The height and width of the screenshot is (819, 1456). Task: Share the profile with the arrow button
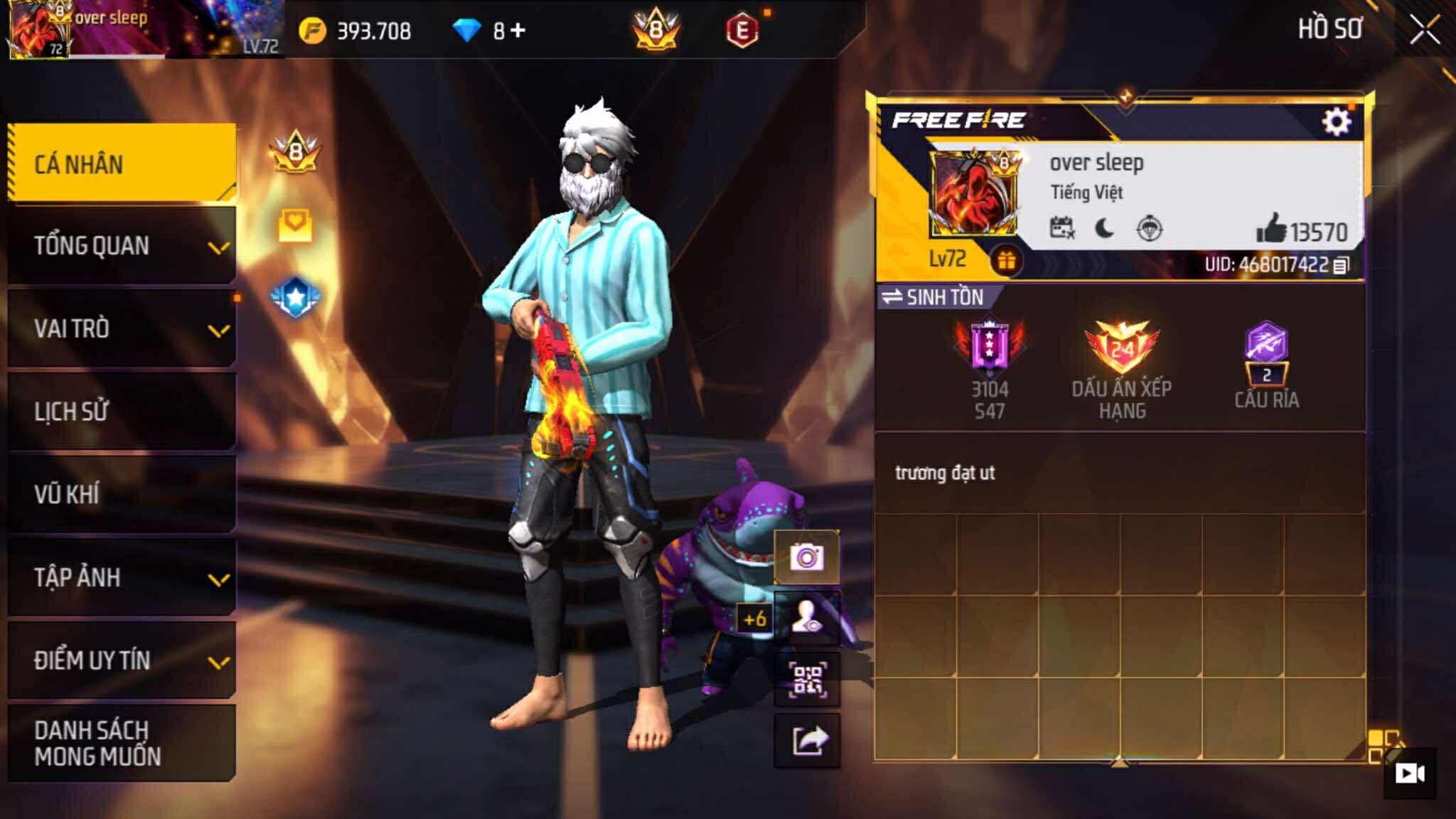click(x=807, y=741)
